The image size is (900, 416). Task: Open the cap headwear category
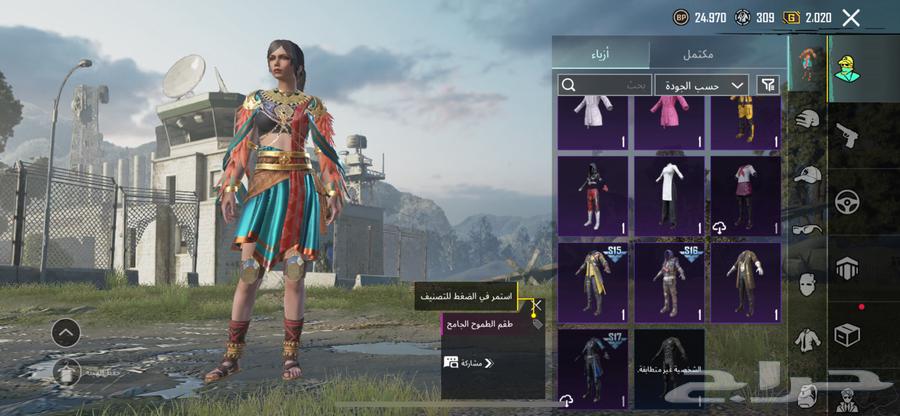807,175
